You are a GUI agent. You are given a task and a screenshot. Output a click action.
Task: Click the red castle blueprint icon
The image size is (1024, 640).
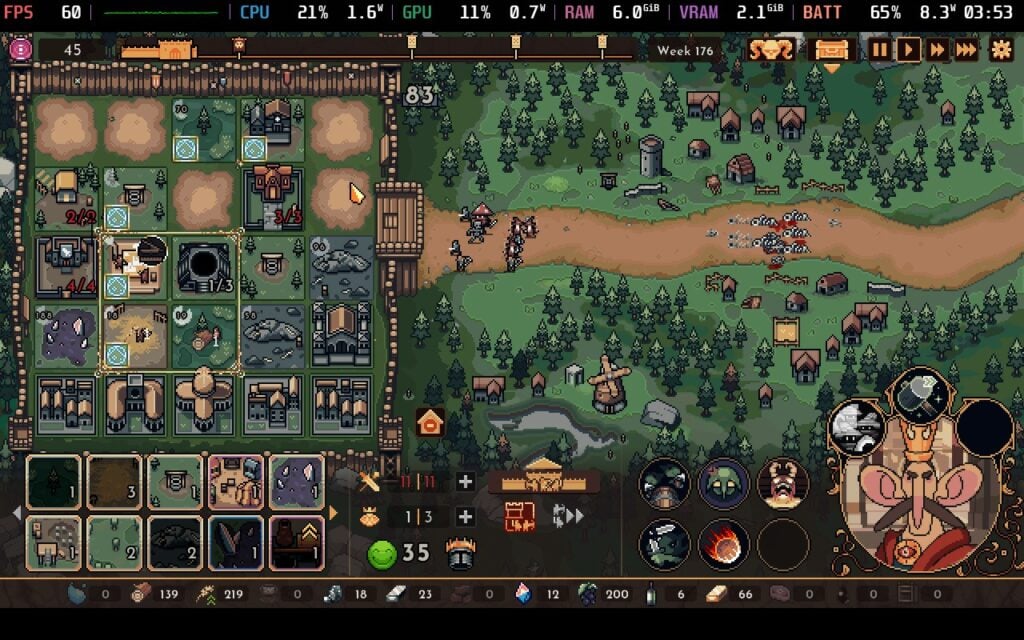(x=520, y=517)
